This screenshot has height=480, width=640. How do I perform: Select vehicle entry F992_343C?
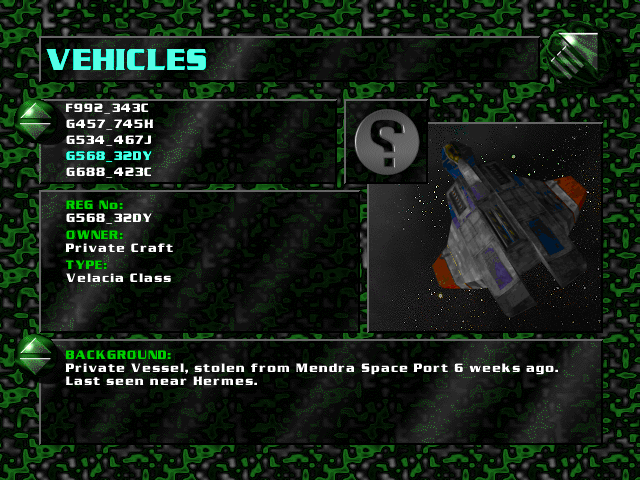click(108, 107)
